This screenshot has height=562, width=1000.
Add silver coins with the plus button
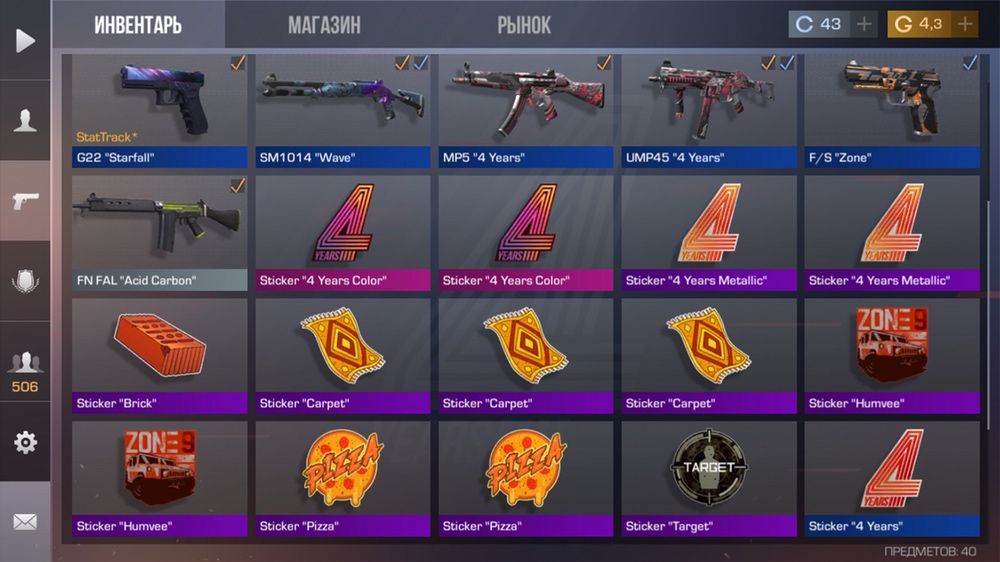pyautogui.click(x=865, y=24)
